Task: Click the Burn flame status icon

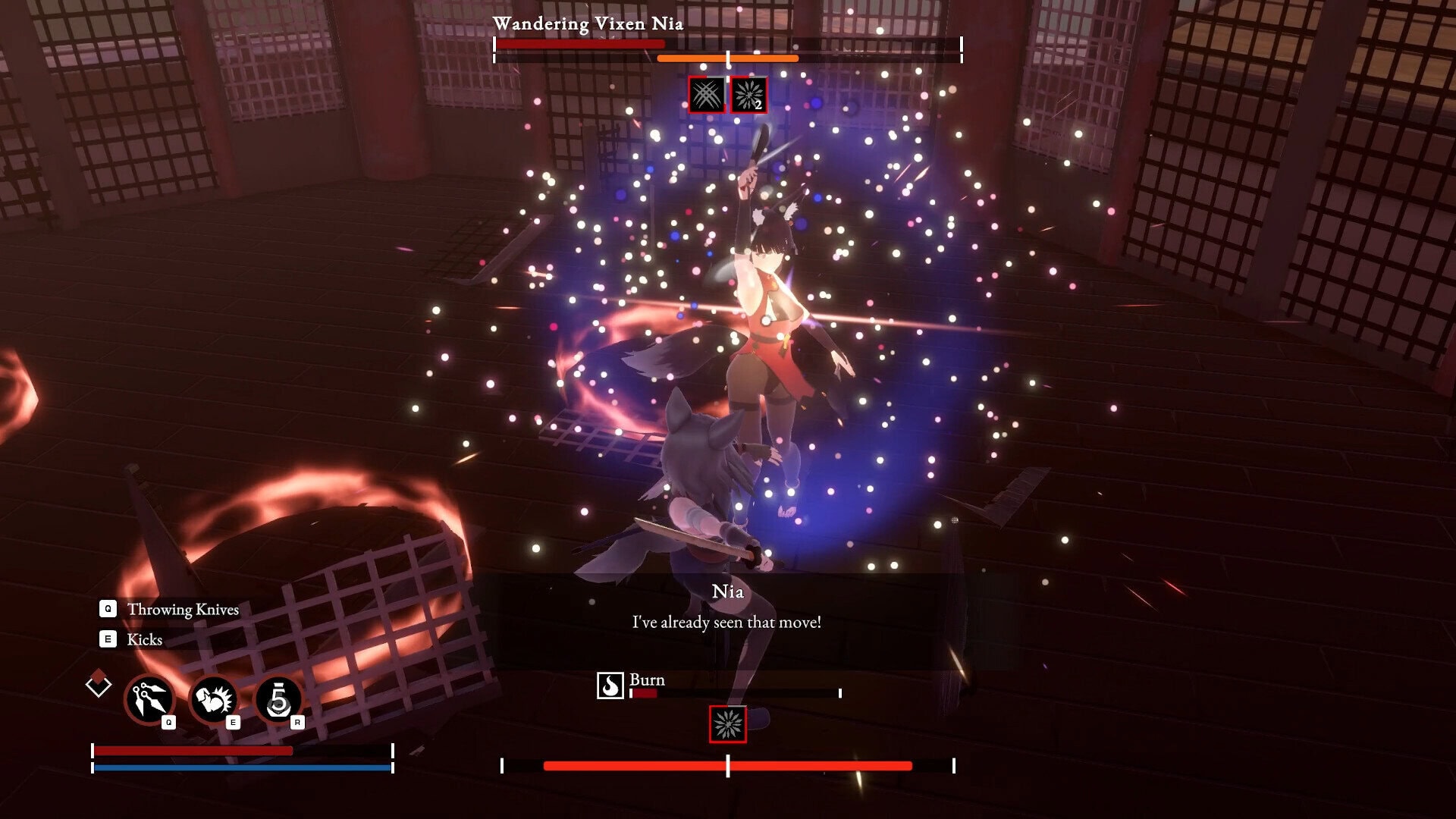Action: click(610, 686)
